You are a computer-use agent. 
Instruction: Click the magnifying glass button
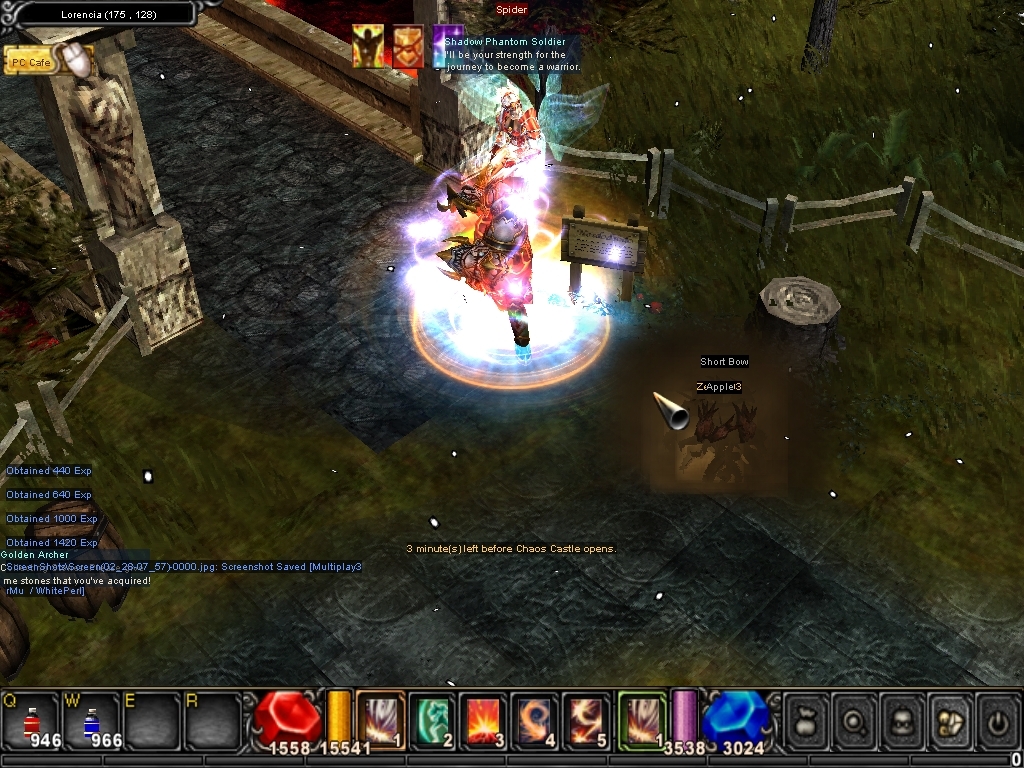855,719
